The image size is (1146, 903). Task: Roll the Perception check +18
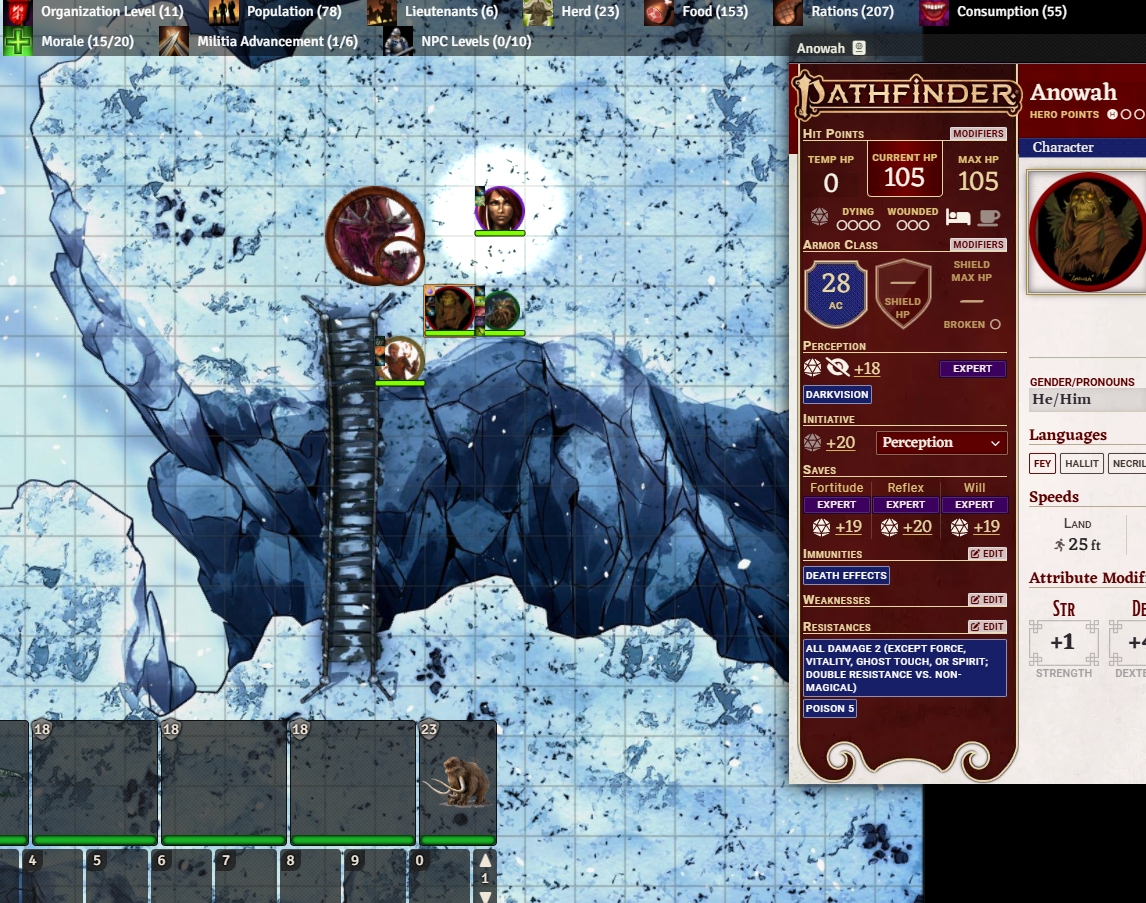(x=866, y=369)
